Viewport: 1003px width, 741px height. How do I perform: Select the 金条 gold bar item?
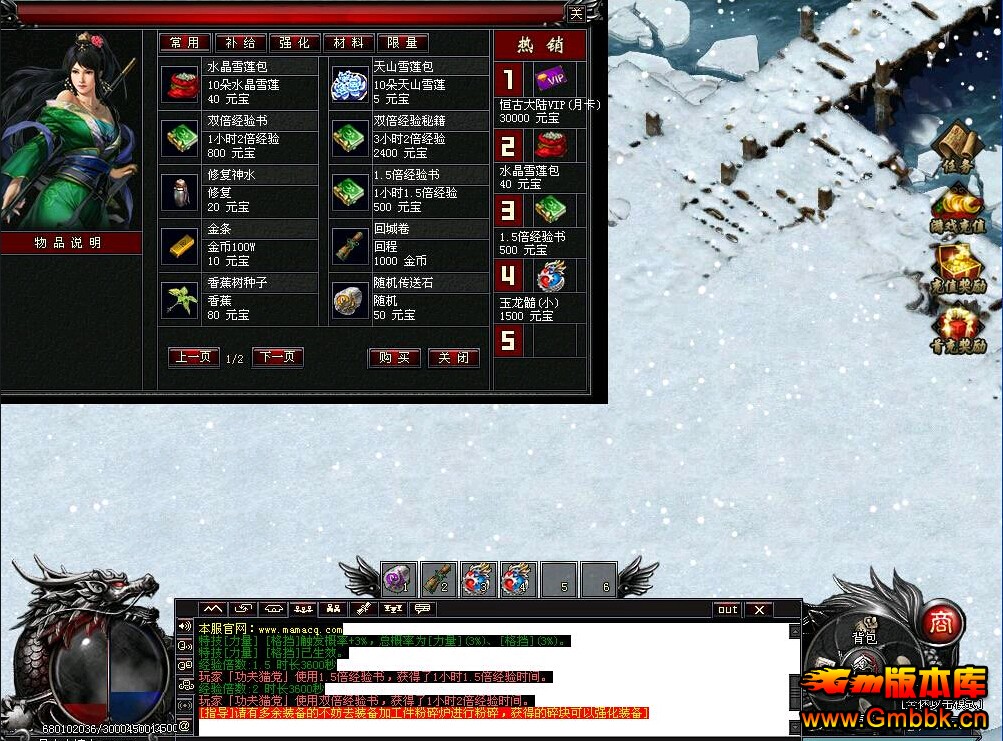coord(181,246)
